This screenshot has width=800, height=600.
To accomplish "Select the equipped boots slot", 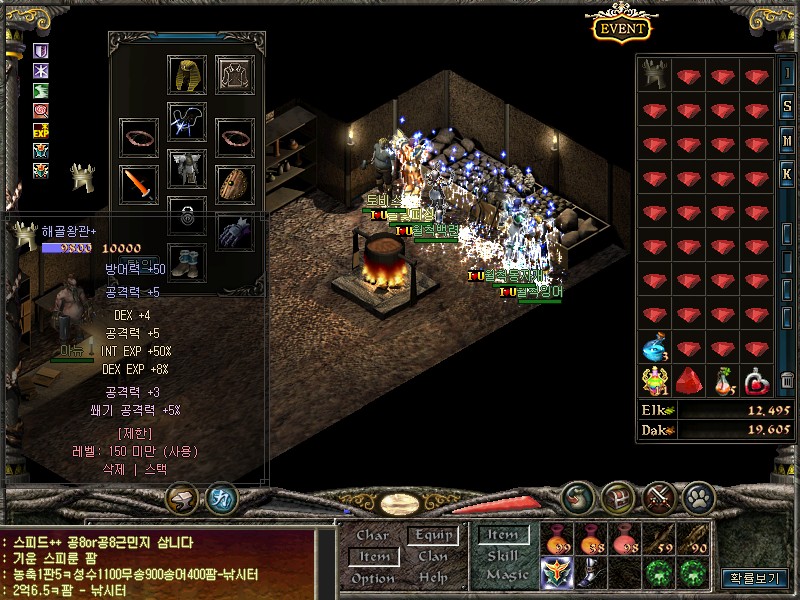I will coord(187,261).
